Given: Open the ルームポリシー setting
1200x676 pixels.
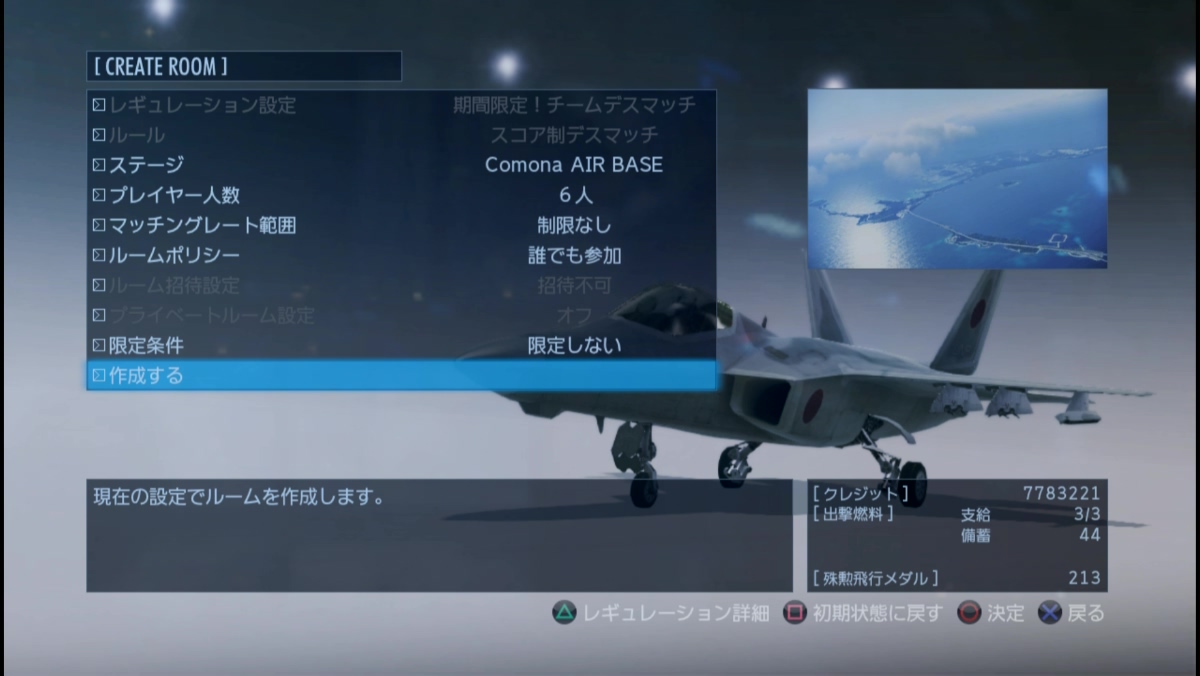Looking at the screenshot, I should (400, 255).
